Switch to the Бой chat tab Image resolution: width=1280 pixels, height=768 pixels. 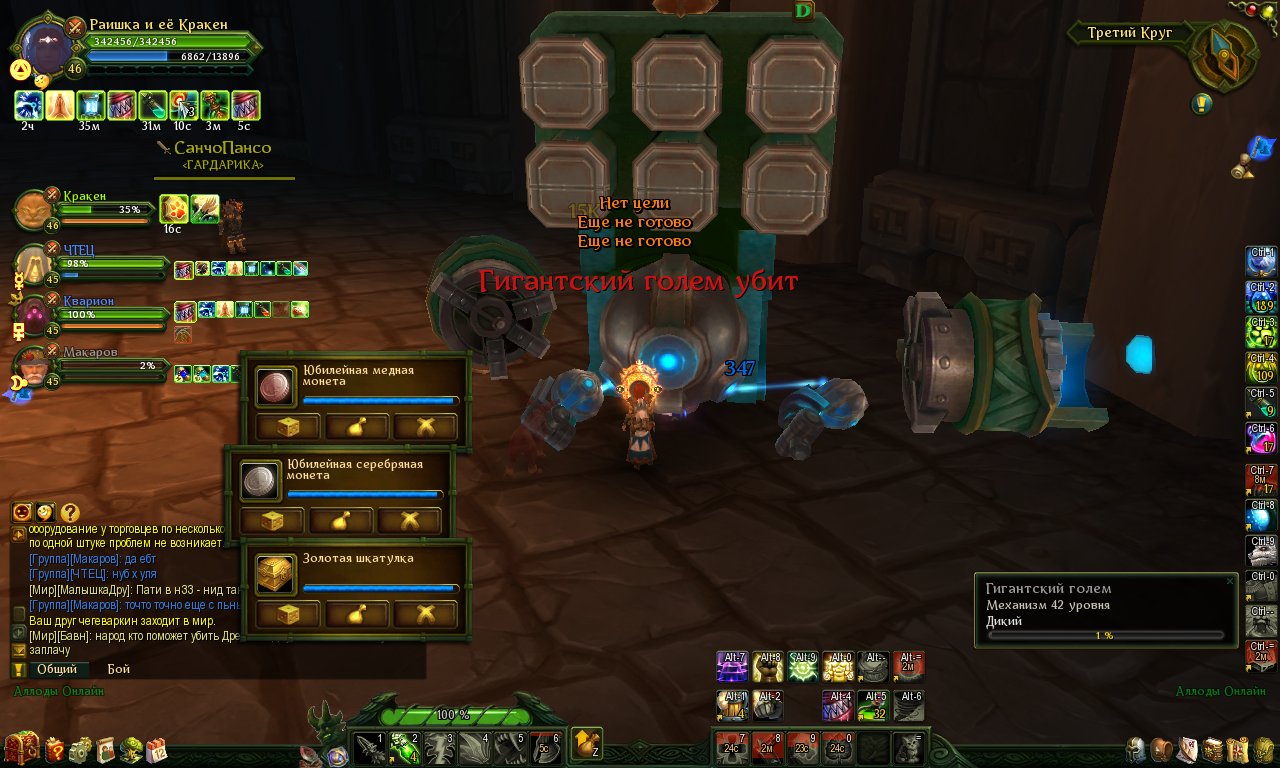118,669
